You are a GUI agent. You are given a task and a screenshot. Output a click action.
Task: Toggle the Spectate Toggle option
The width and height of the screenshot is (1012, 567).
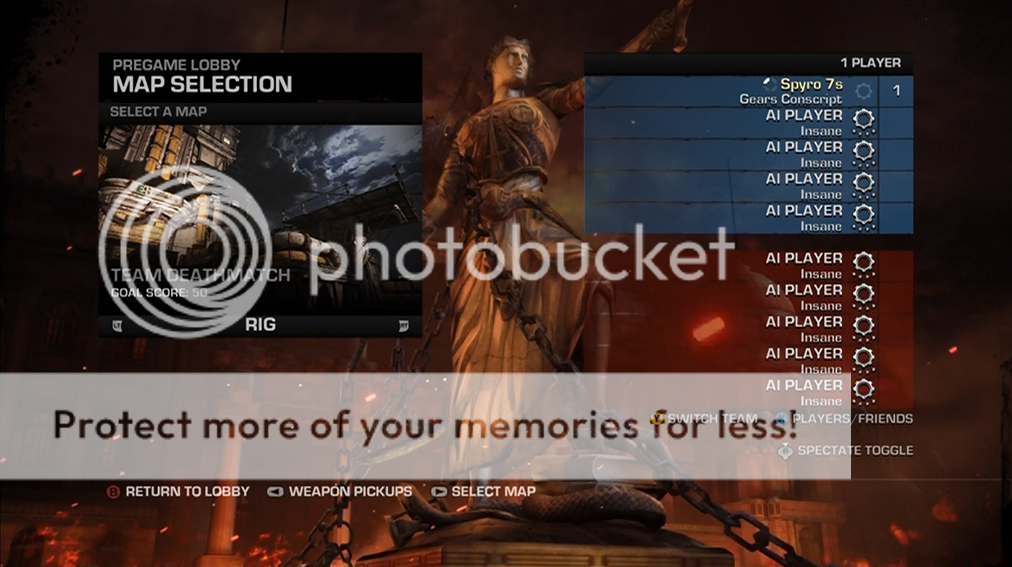pos(854,451)
